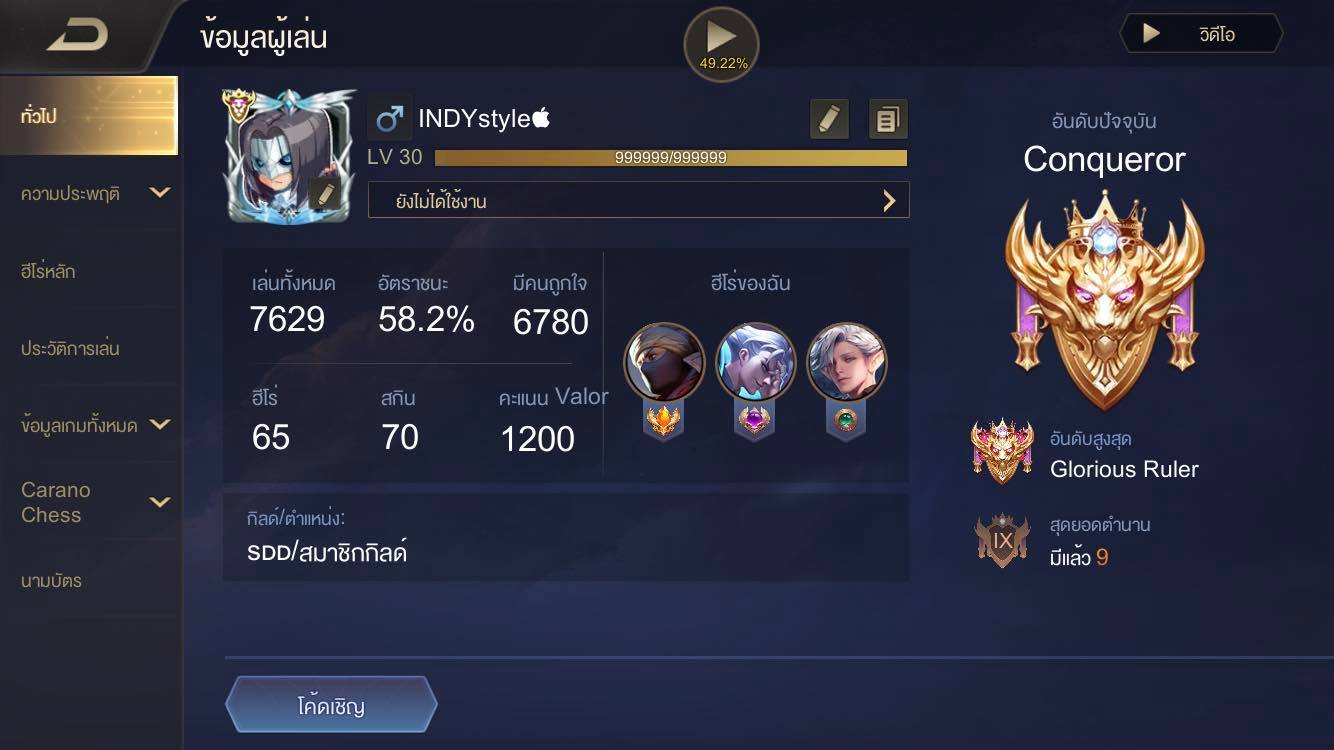Screen dimensions: 1334x750
Task: Switch to the ทั่วไป sidebar tab
Action: pyautogui.click(x=90, y=115)
